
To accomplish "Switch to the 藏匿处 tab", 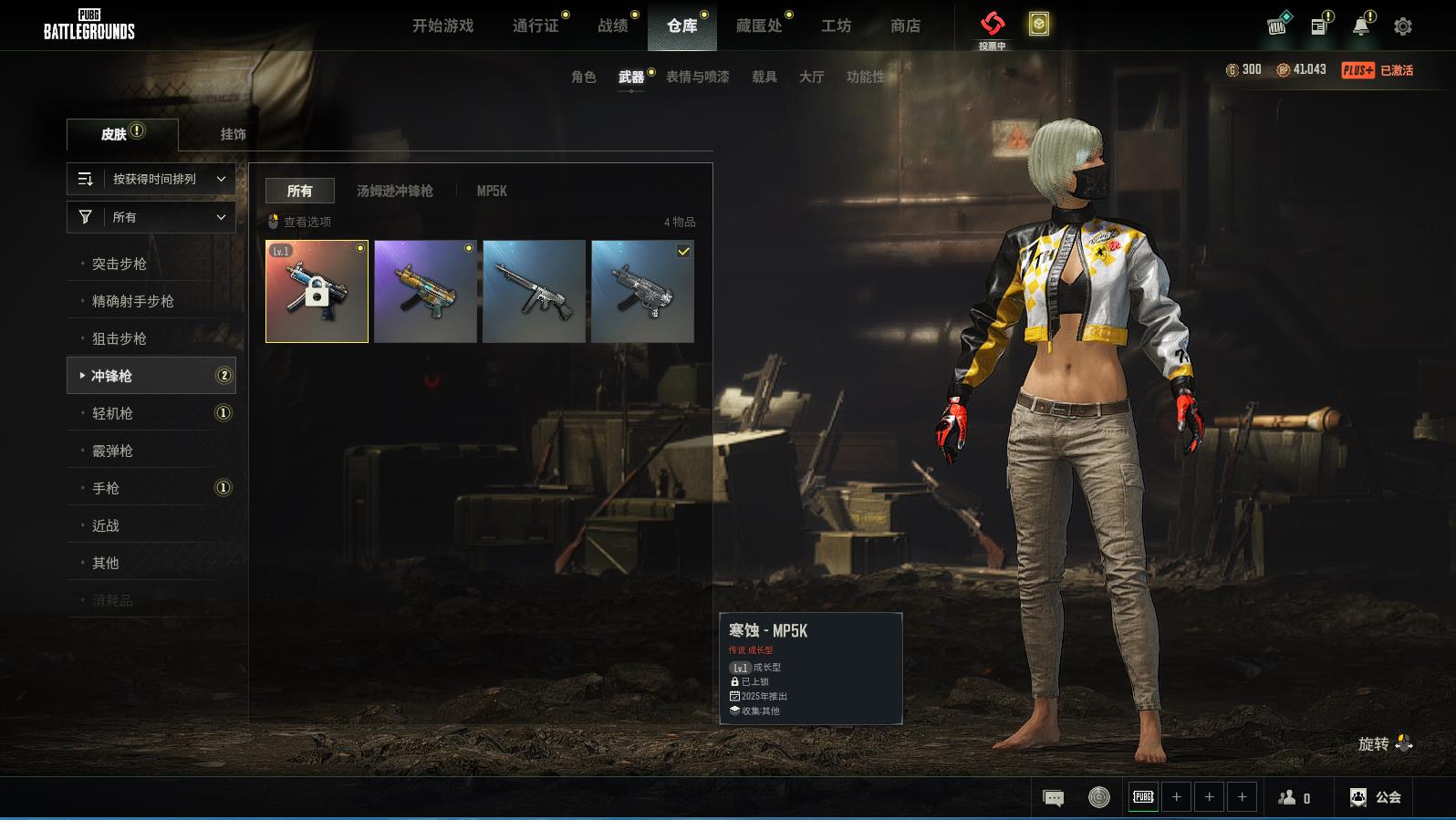I will 759,26.
